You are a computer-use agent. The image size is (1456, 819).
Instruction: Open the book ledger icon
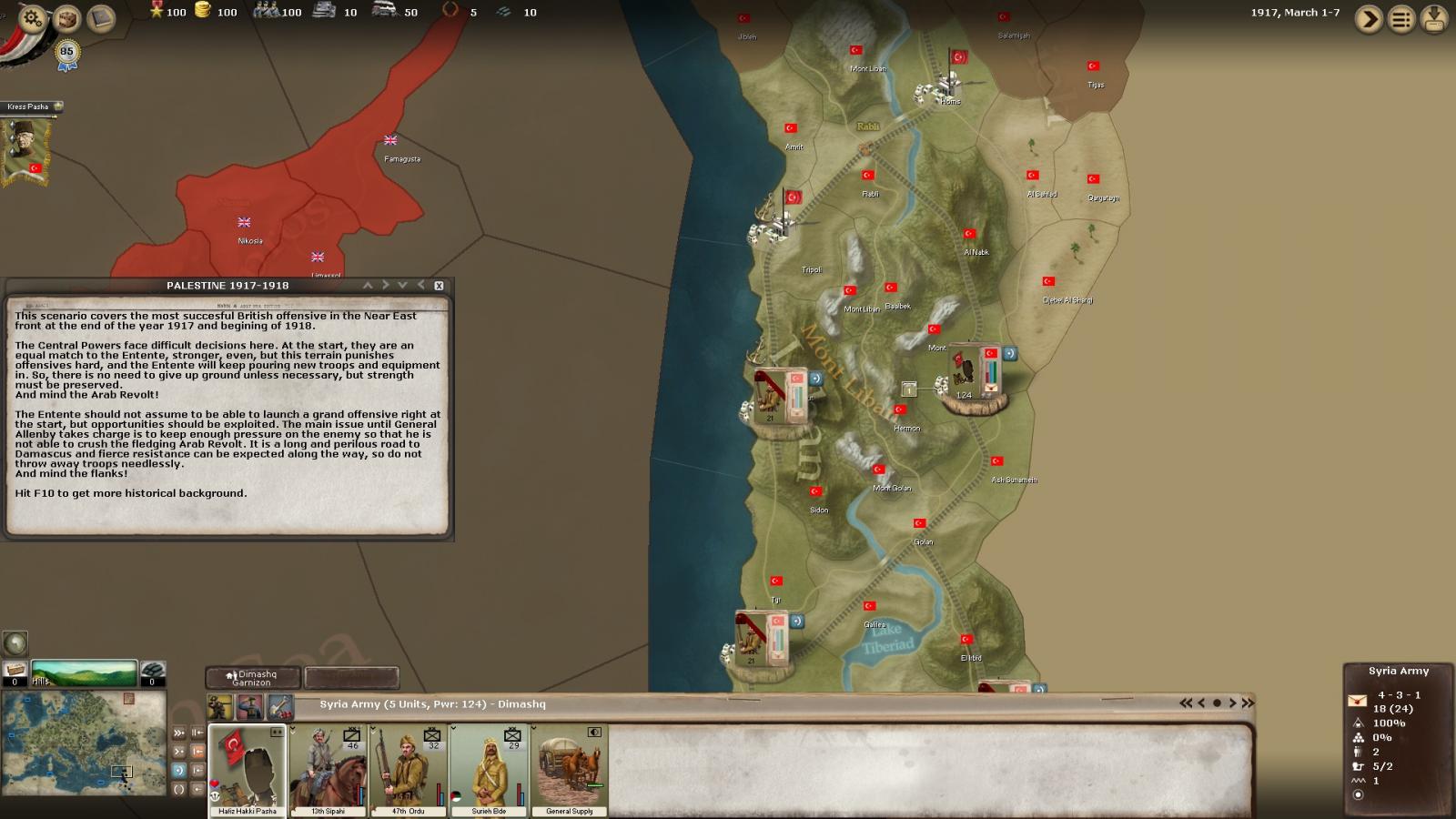101,19
